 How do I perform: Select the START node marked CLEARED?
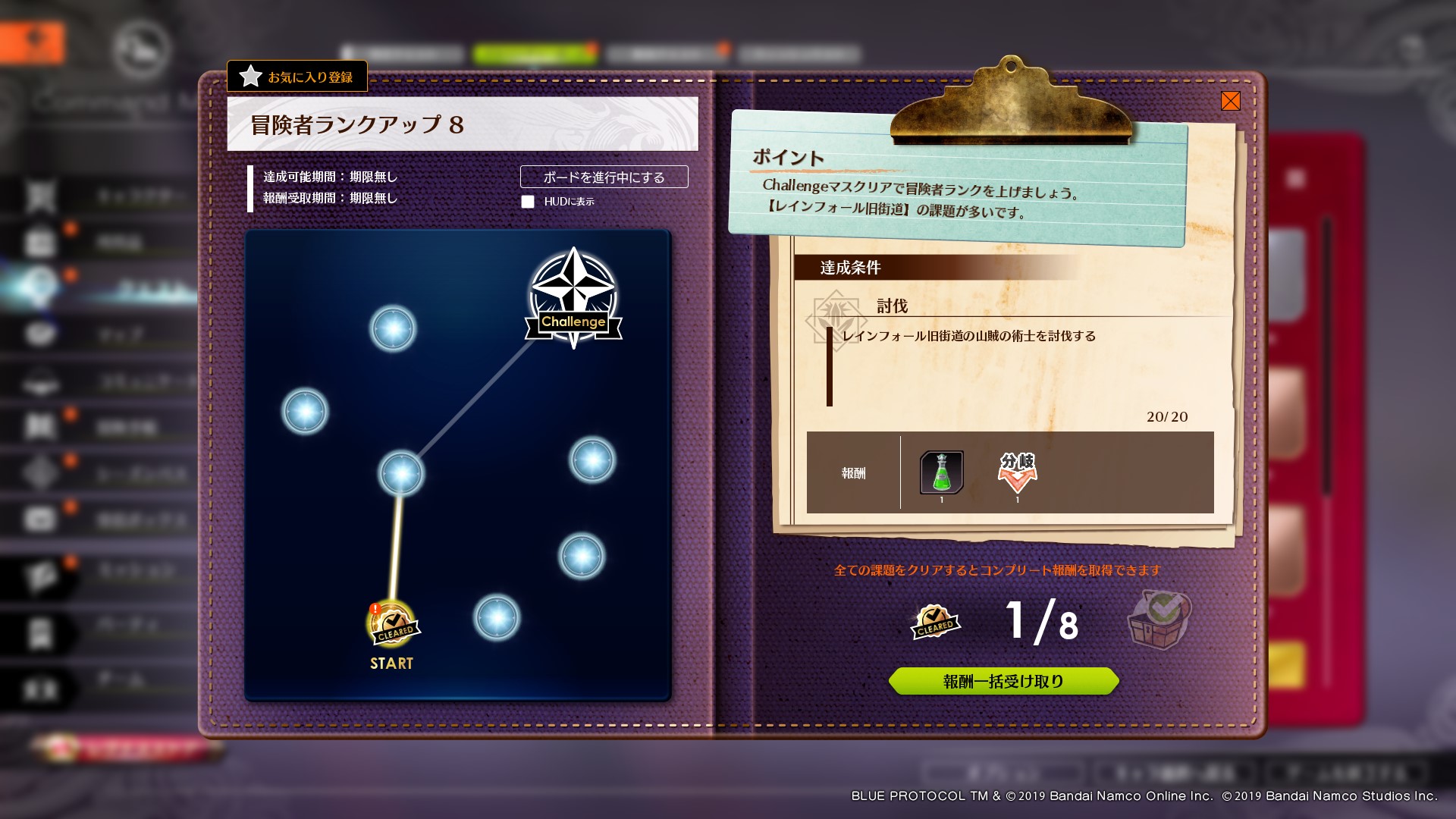[392, 622]
